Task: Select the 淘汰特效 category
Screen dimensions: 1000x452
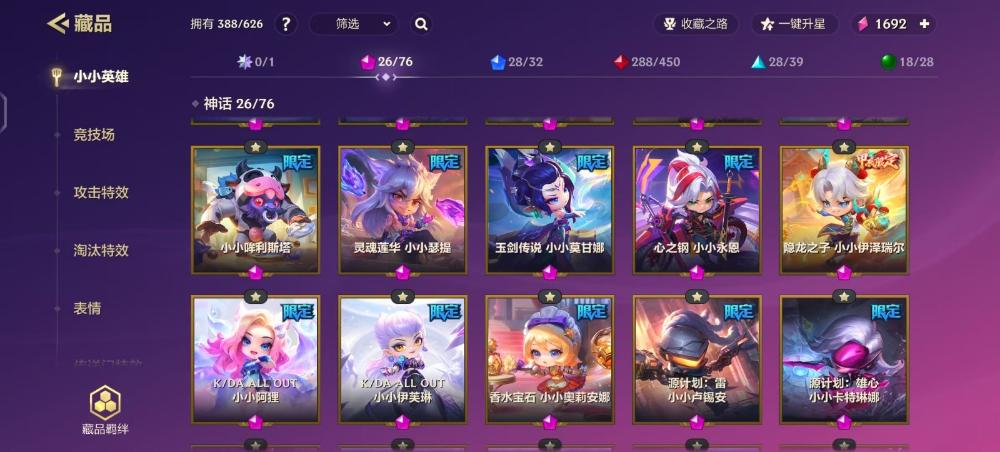Action: (101, 250)
